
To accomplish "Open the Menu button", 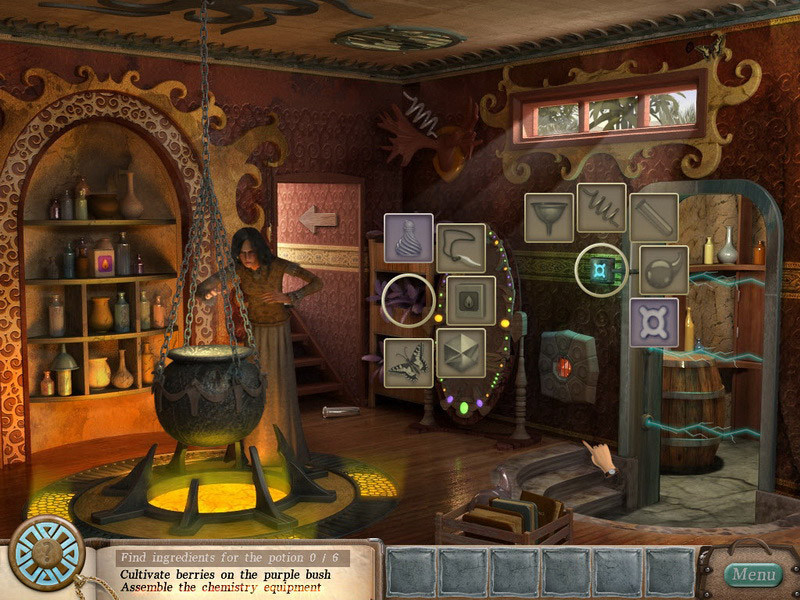I will [x=753, y=574].
